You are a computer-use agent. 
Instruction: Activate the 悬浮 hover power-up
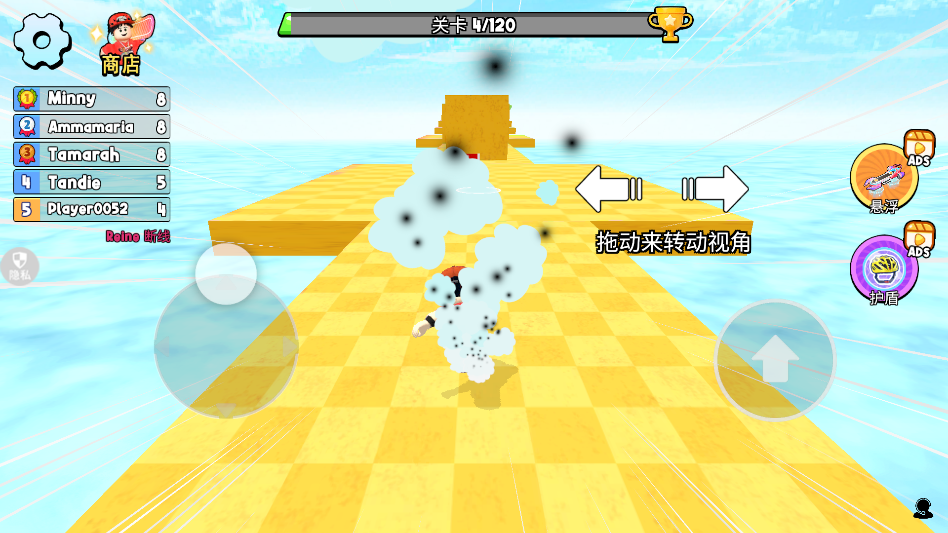883,178
